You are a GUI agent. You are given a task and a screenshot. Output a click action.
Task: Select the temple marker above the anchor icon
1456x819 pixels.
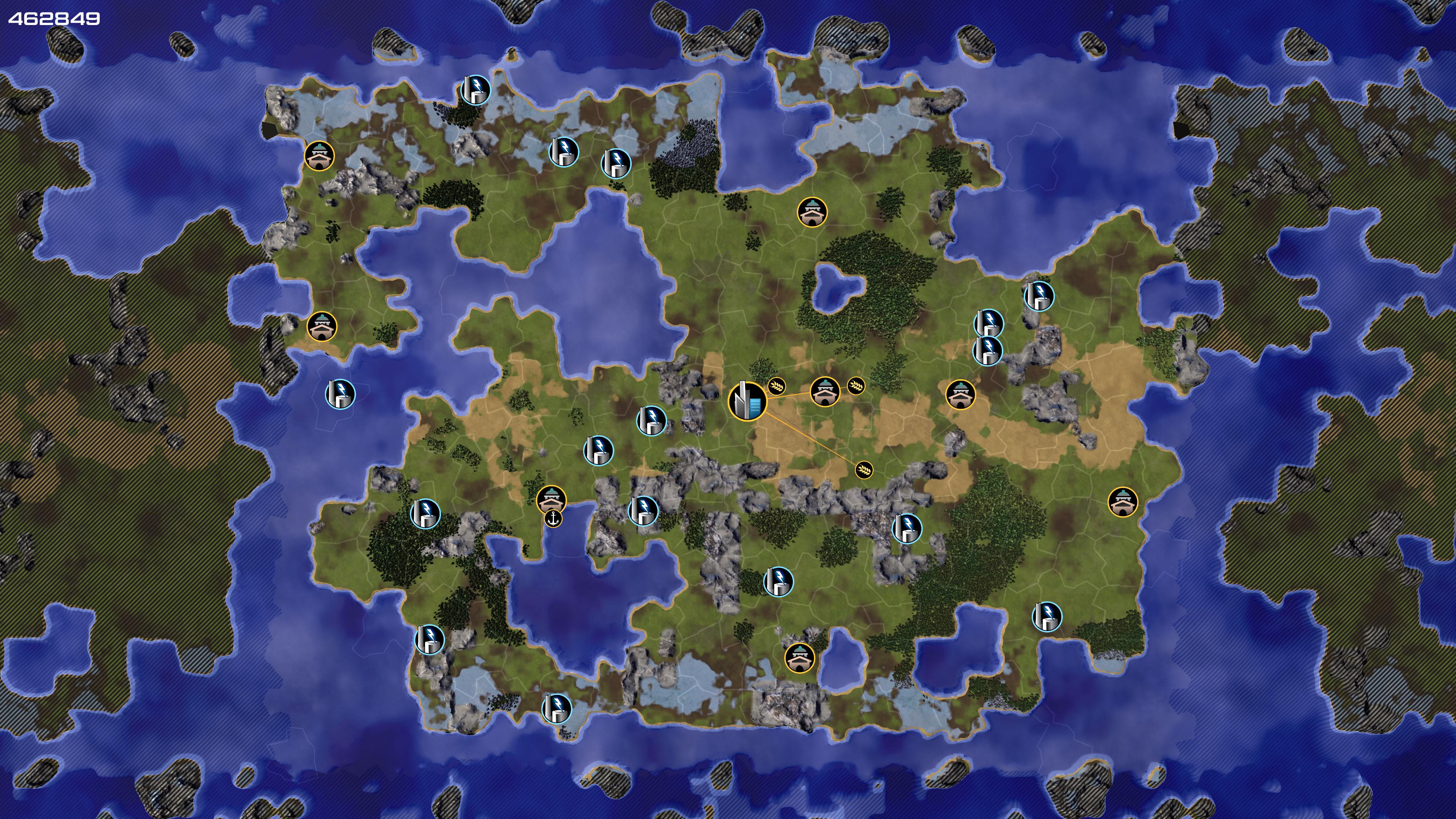[x=551, y=499]
